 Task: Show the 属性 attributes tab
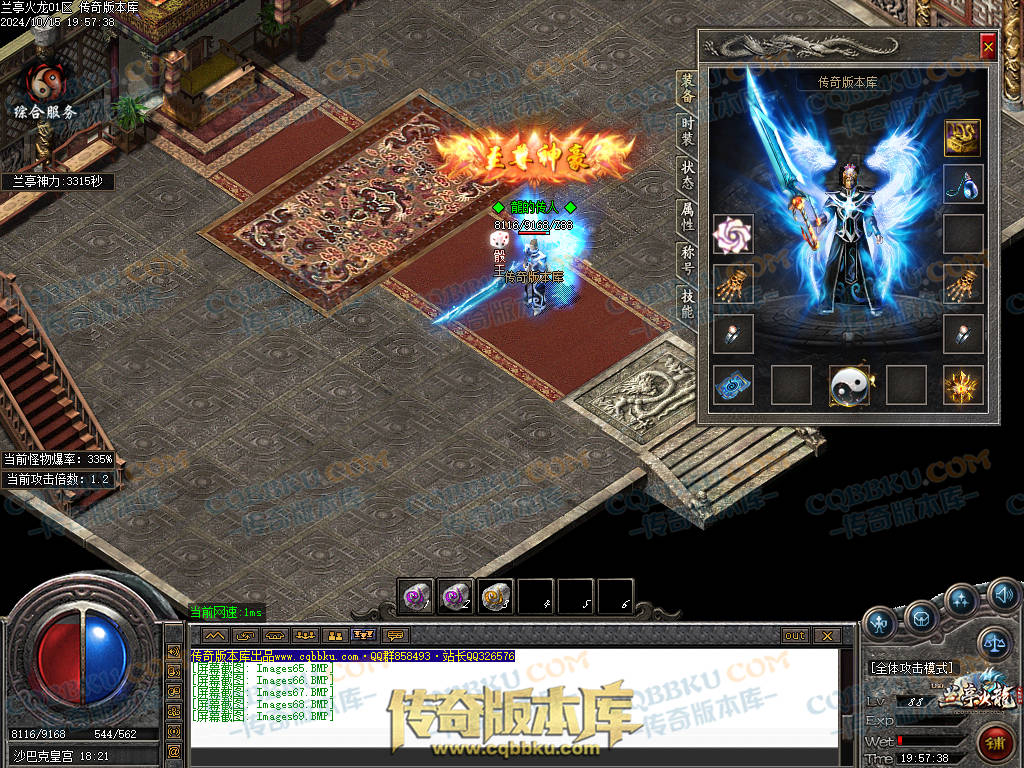pos(687,219)
